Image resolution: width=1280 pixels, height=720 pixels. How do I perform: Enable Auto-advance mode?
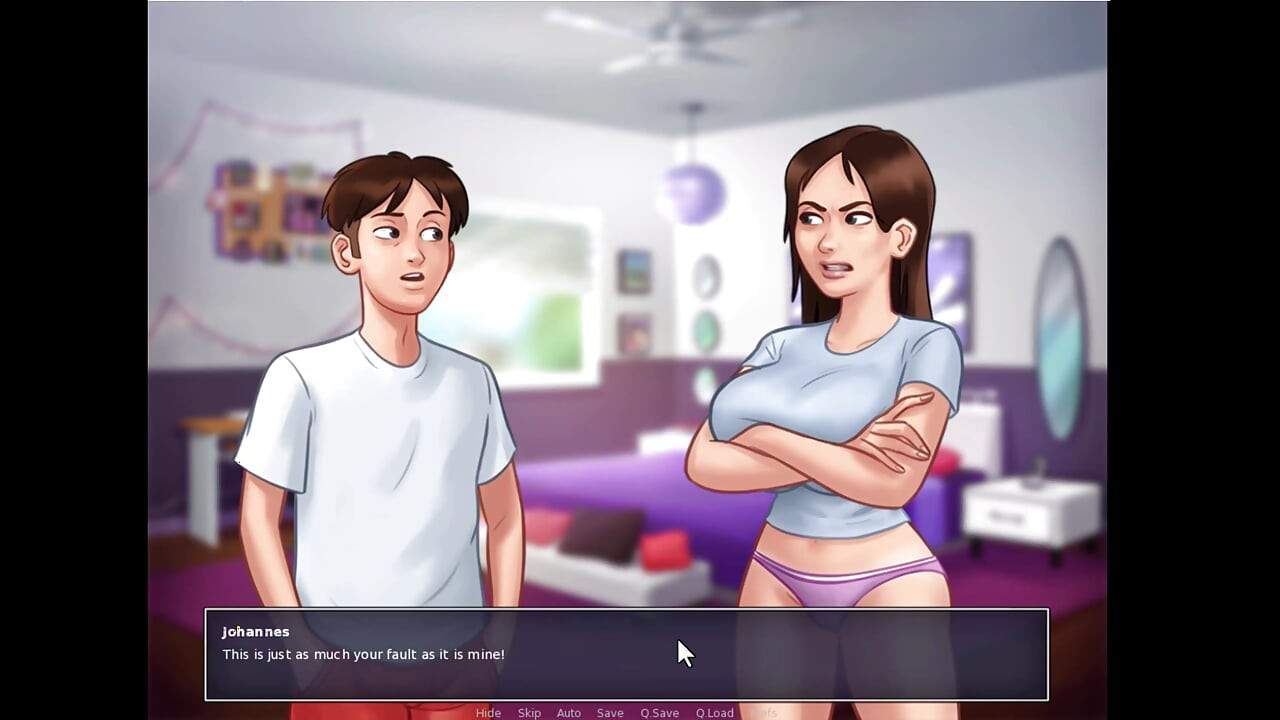coord(568,713)
